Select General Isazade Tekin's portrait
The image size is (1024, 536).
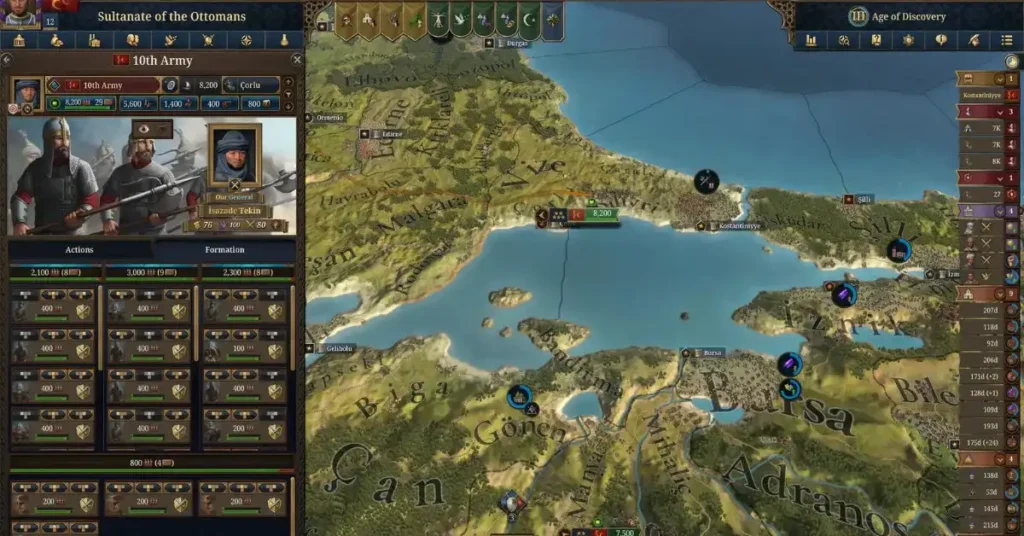tap(234, 156)
